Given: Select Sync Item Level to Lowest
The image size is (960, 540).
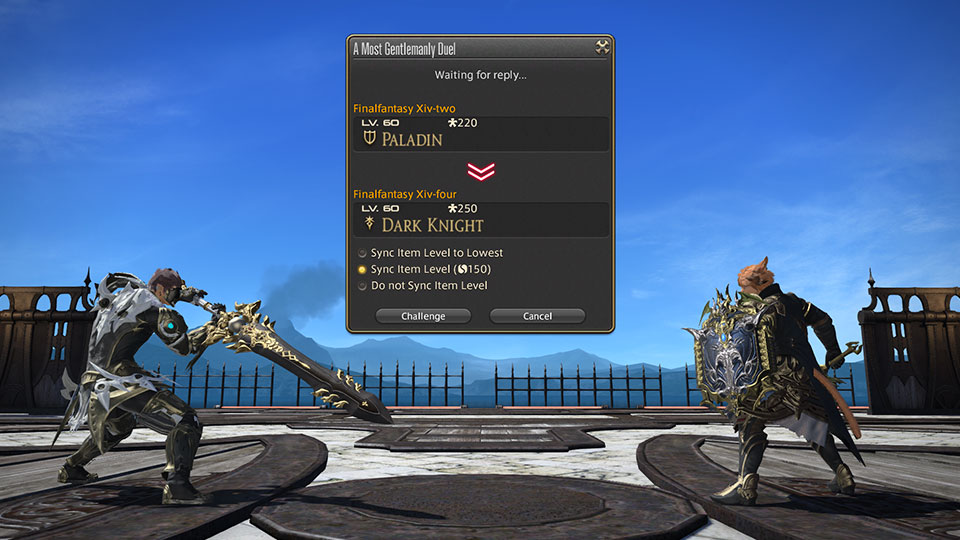Looking at the screenshot, I should tap(363, 253).
